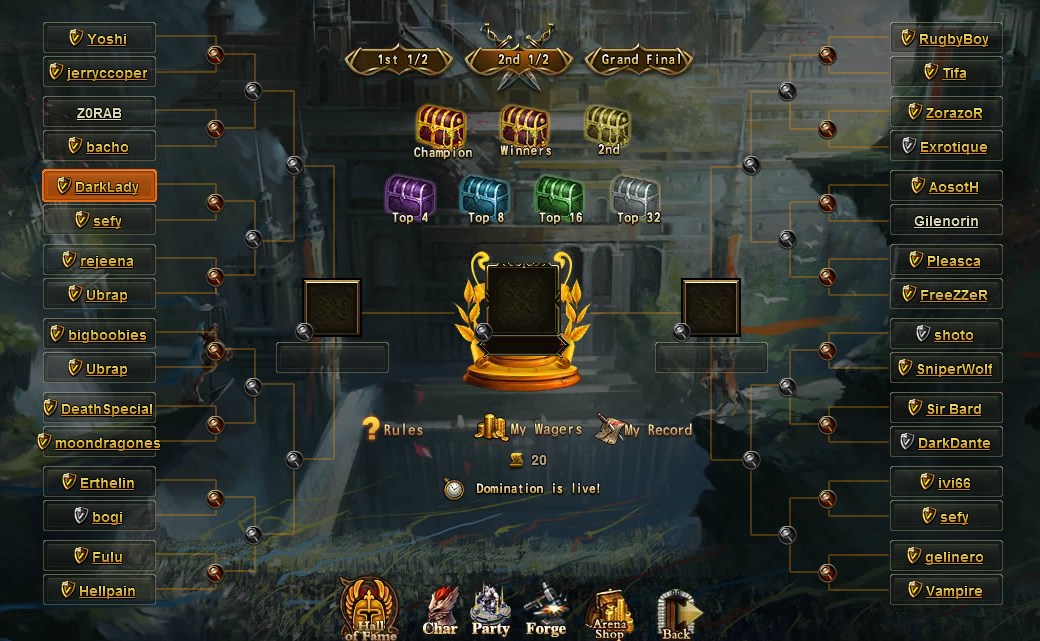Enter the Forge
Viewport: 1040px width, 641px height.
point(546,610)
